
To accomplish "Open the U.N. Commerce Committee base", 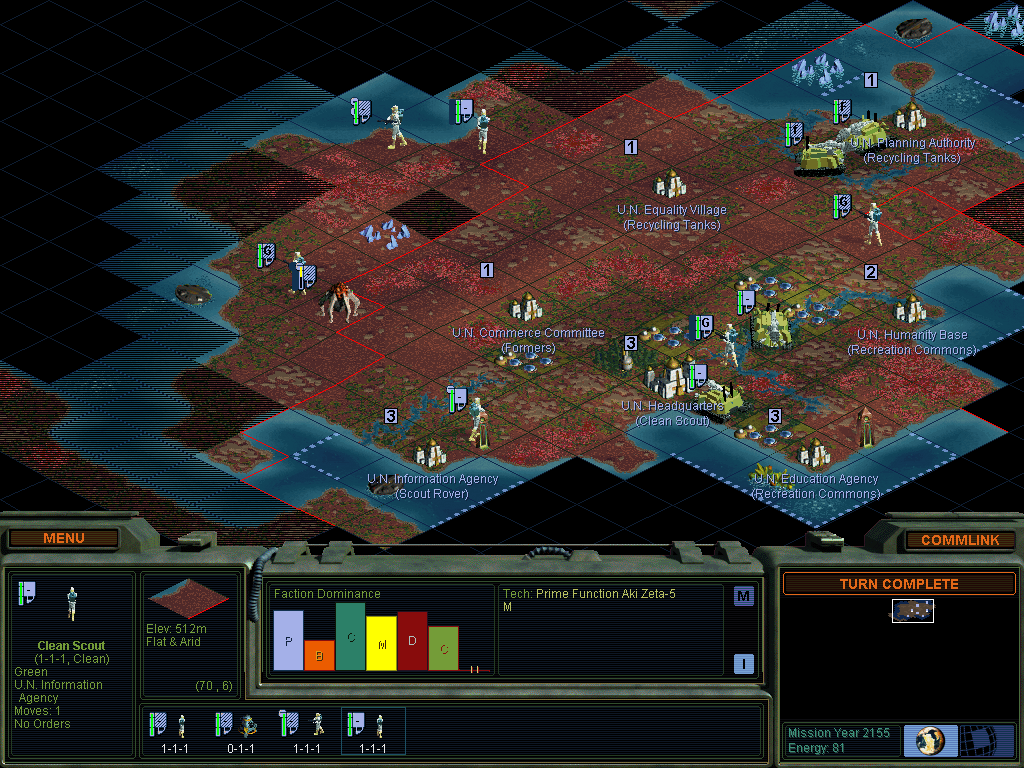I will point(527,308).
